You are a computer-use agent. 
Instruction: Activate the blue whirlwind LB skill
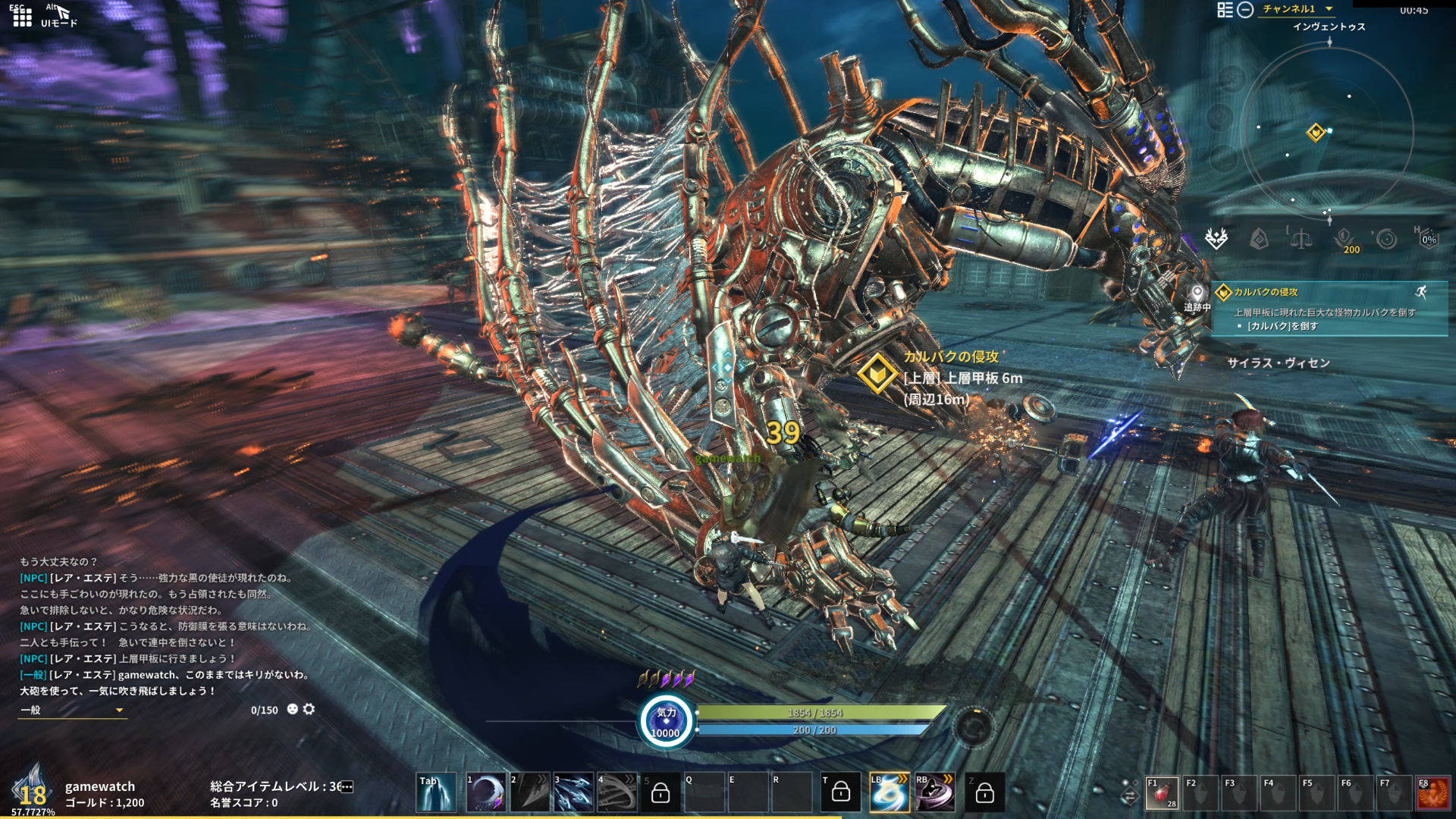889,793
